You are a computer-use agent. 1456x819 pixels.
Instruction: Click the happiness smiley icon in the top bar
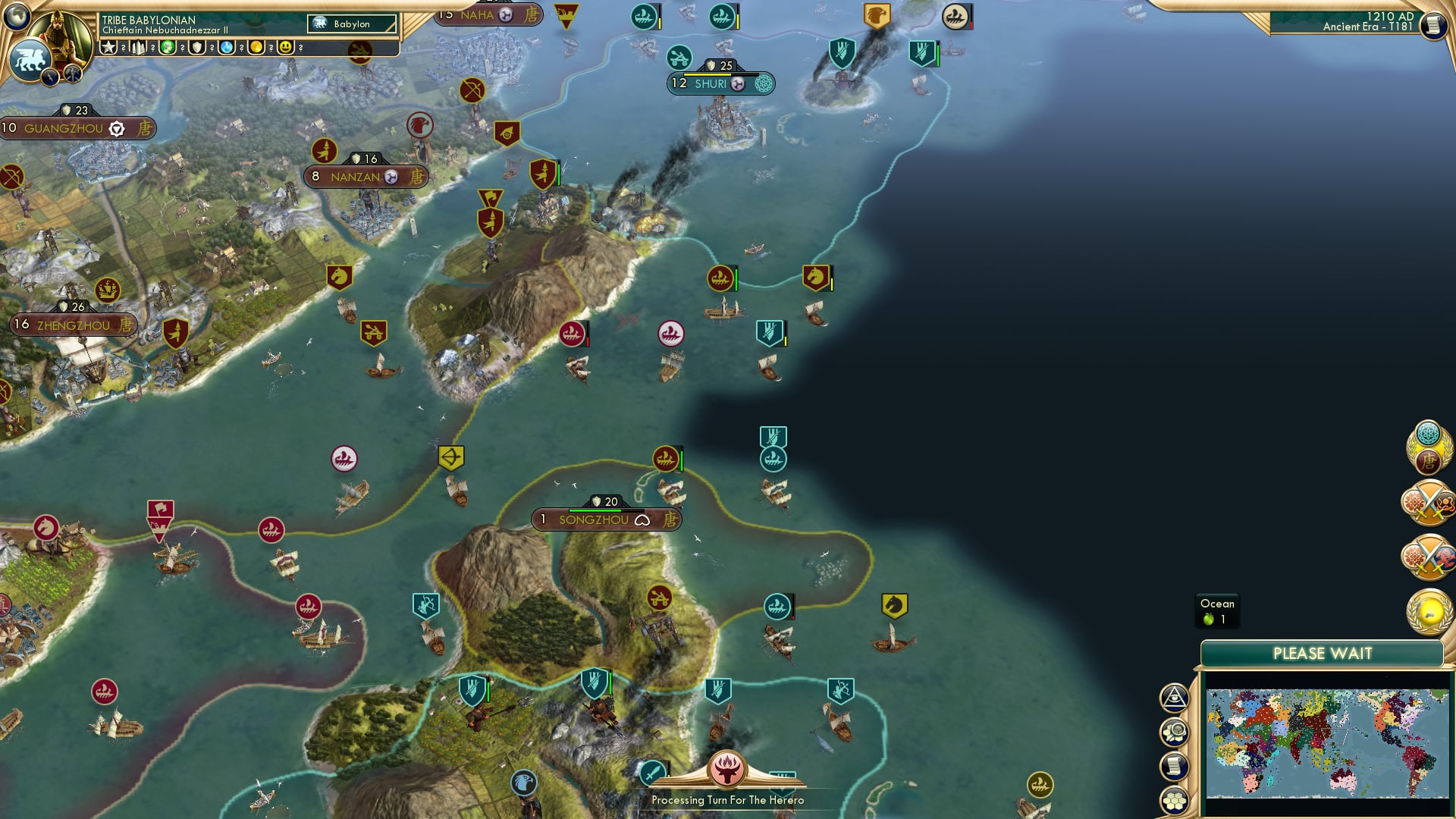click(x=286, y=47)
